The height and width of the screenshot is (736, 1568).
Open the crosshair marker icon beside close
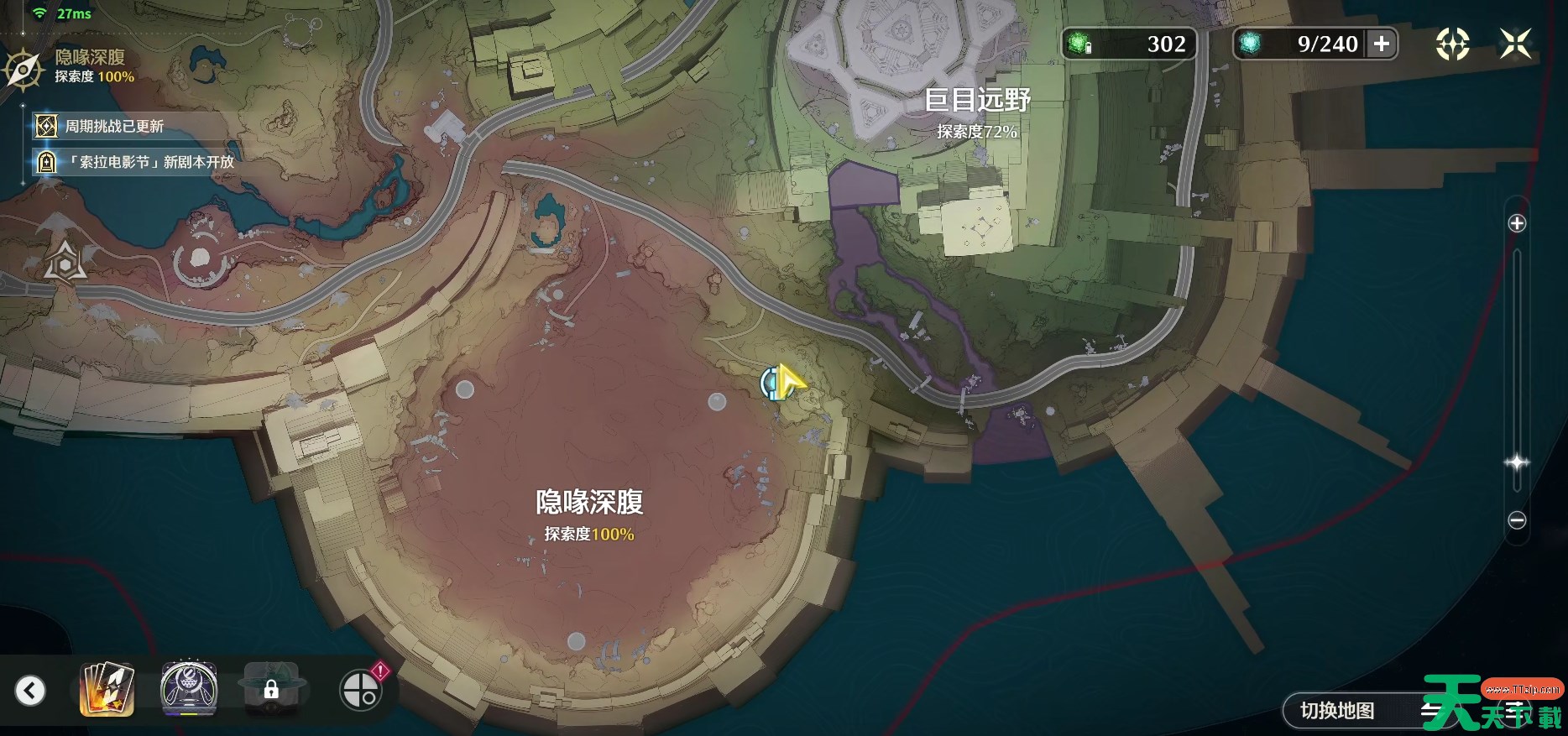[1452, 44]
